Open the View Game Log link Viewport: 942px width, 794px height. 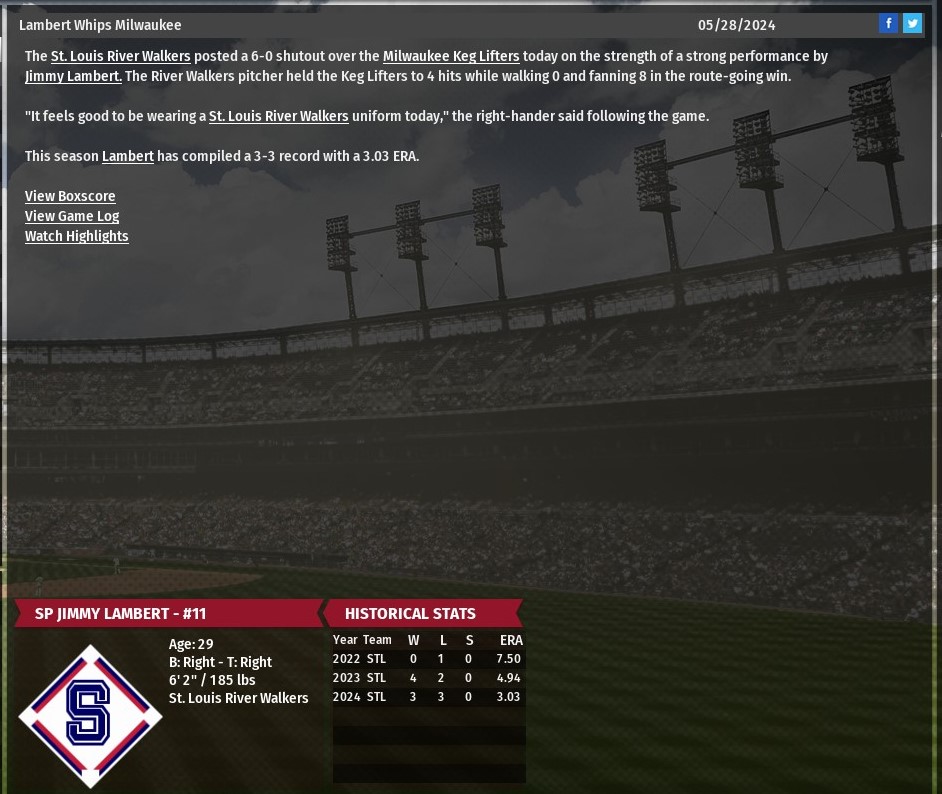(72, 217)
